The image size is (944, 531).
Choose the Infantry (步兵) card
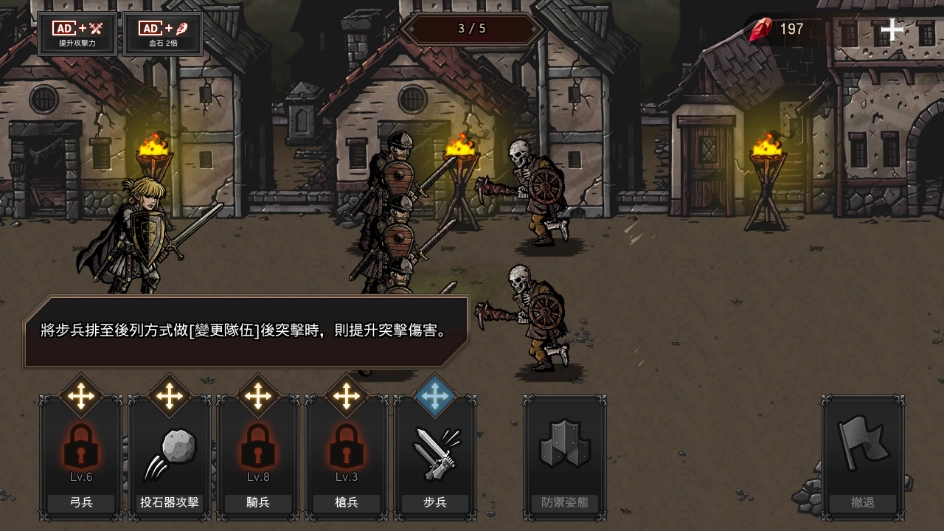pos(434,455)
